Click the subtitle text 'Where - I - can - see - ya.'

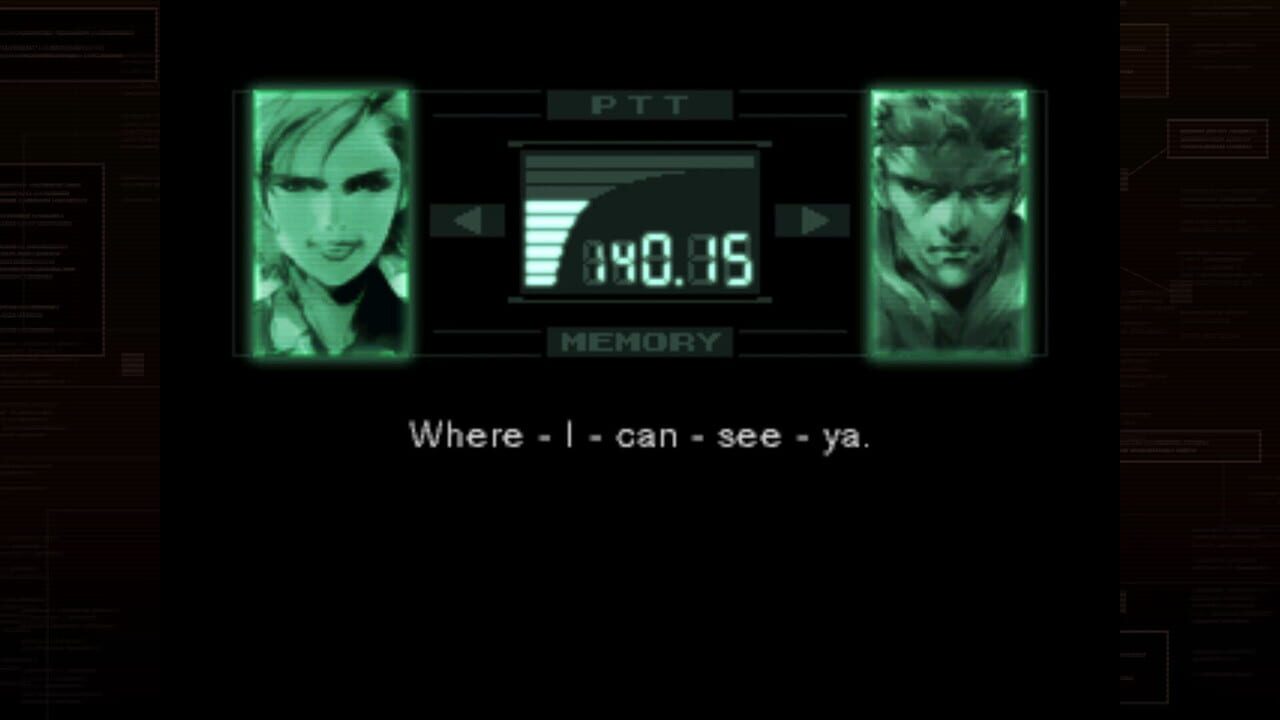coord(640,435)
